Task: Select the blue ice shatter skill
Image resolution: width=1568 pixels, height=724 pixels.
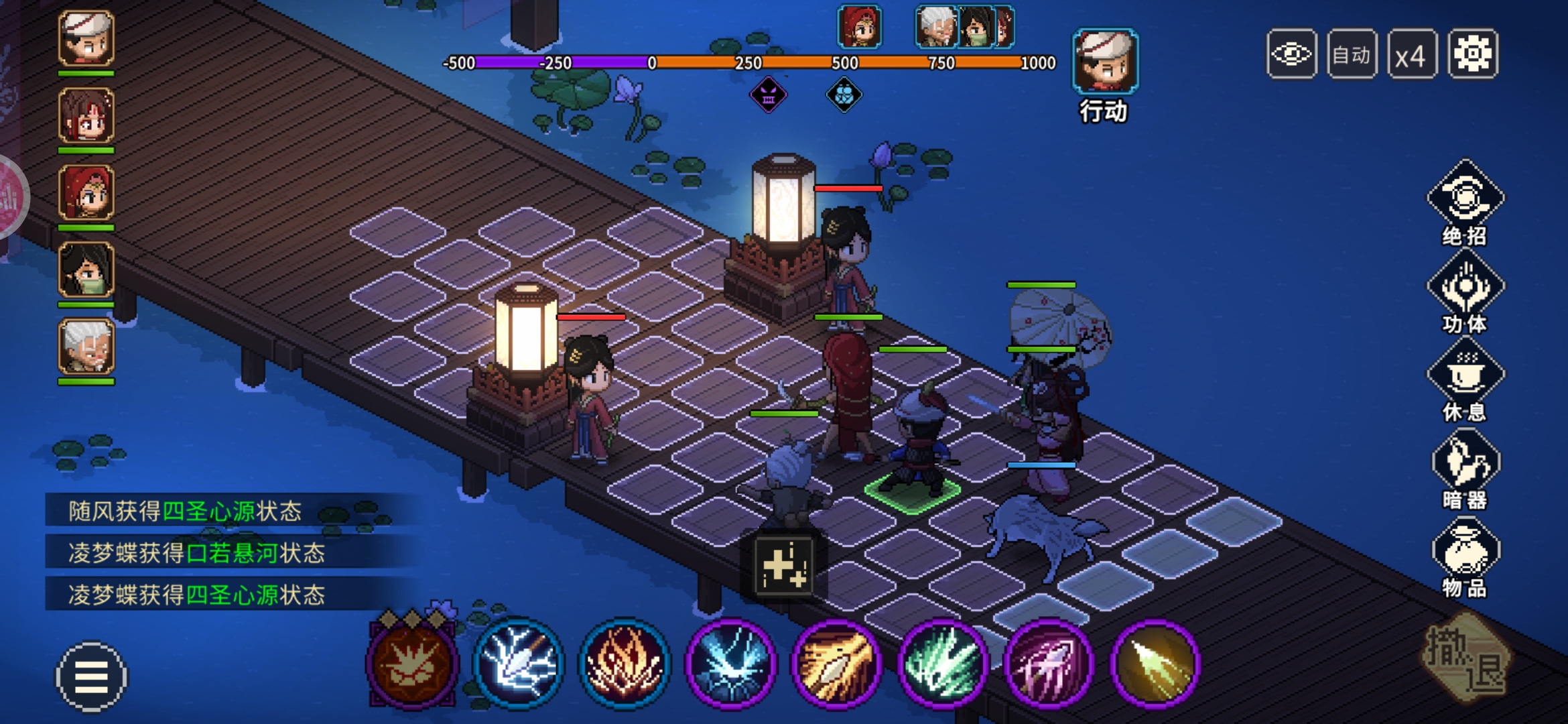Action: (730, 662)
